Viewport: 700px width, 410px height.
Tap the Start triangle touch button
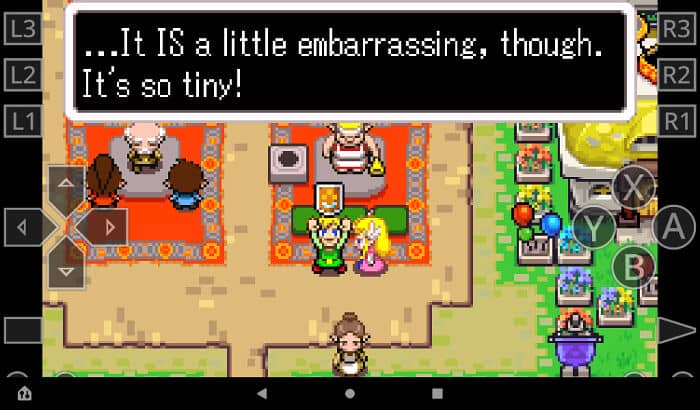coord(676,330)
